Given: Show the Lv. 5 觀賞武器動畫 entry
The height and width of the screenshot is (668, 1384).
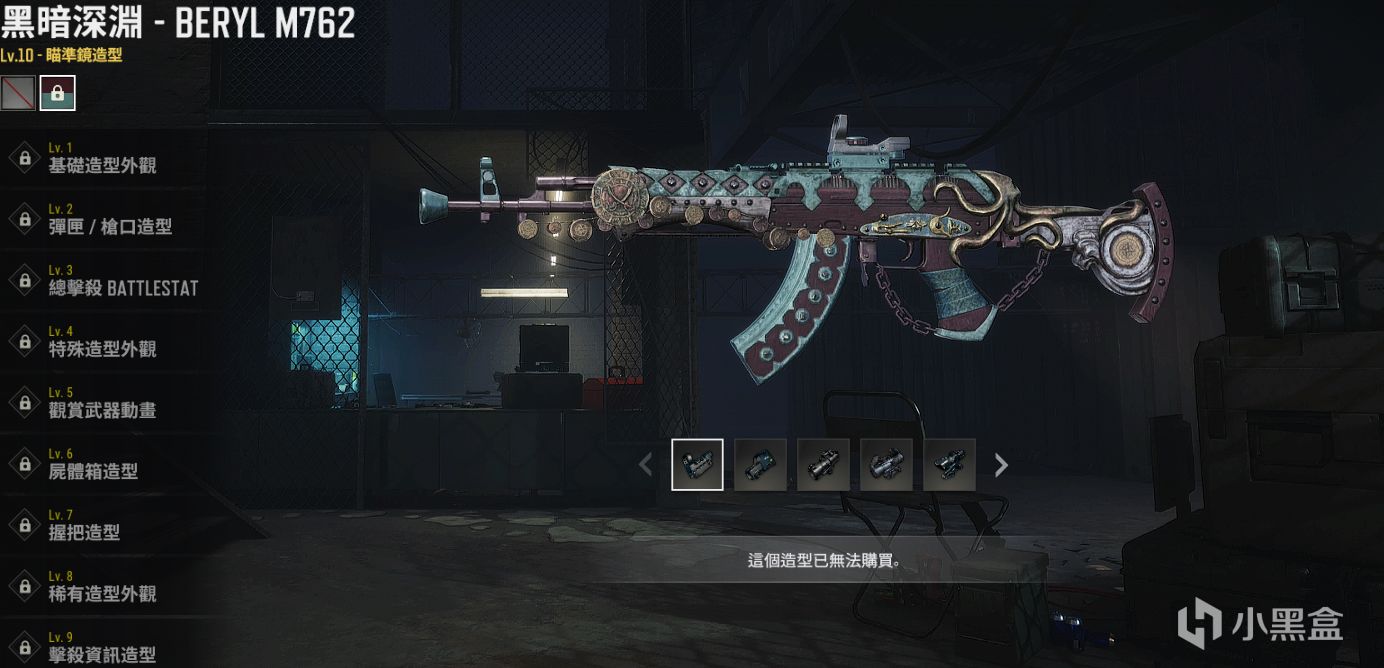Looking at the screenshot, I should point(102,404).
